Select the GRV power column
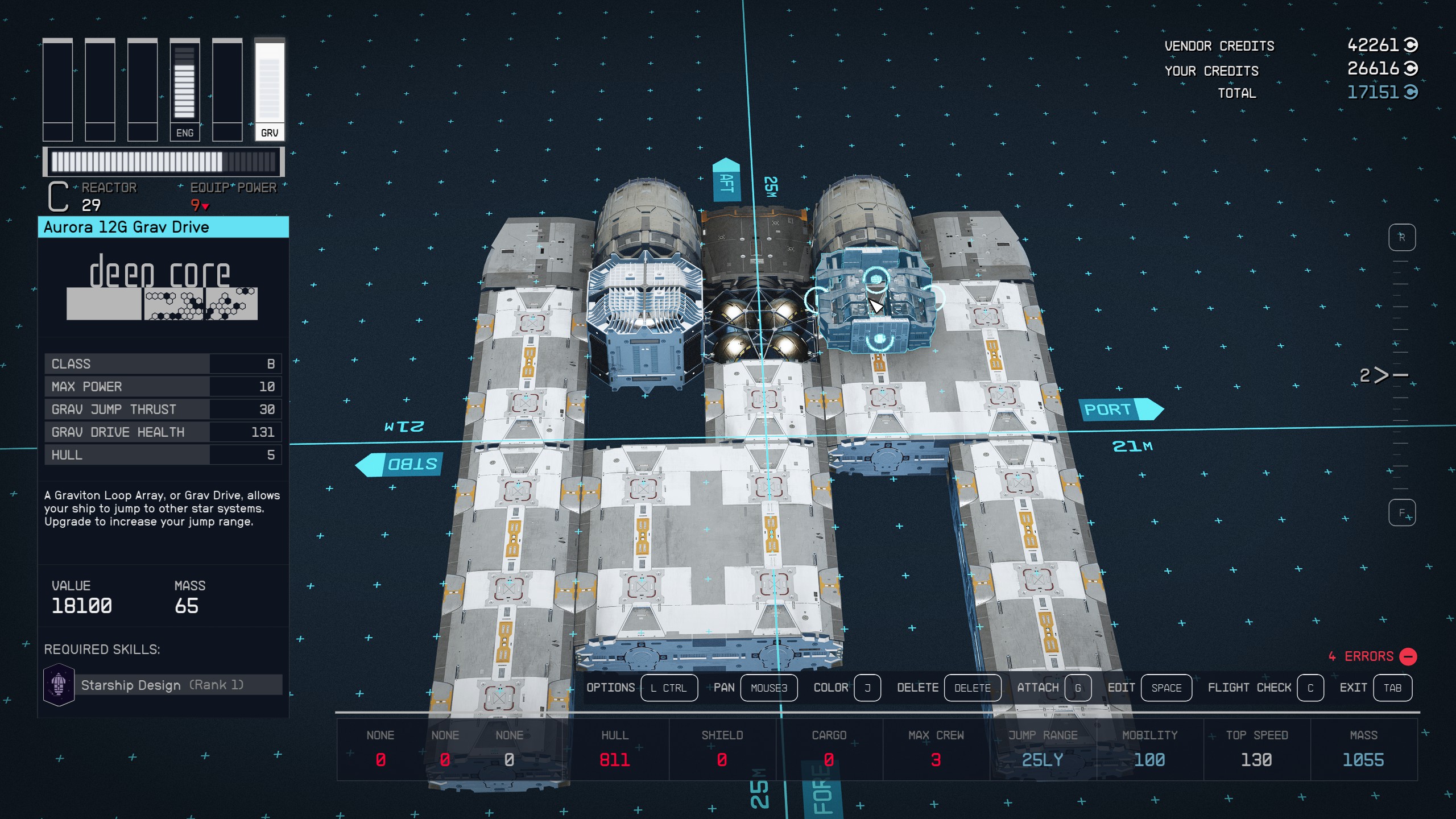Viewport: 1456px width, 819px height. (x=269, y=90)
